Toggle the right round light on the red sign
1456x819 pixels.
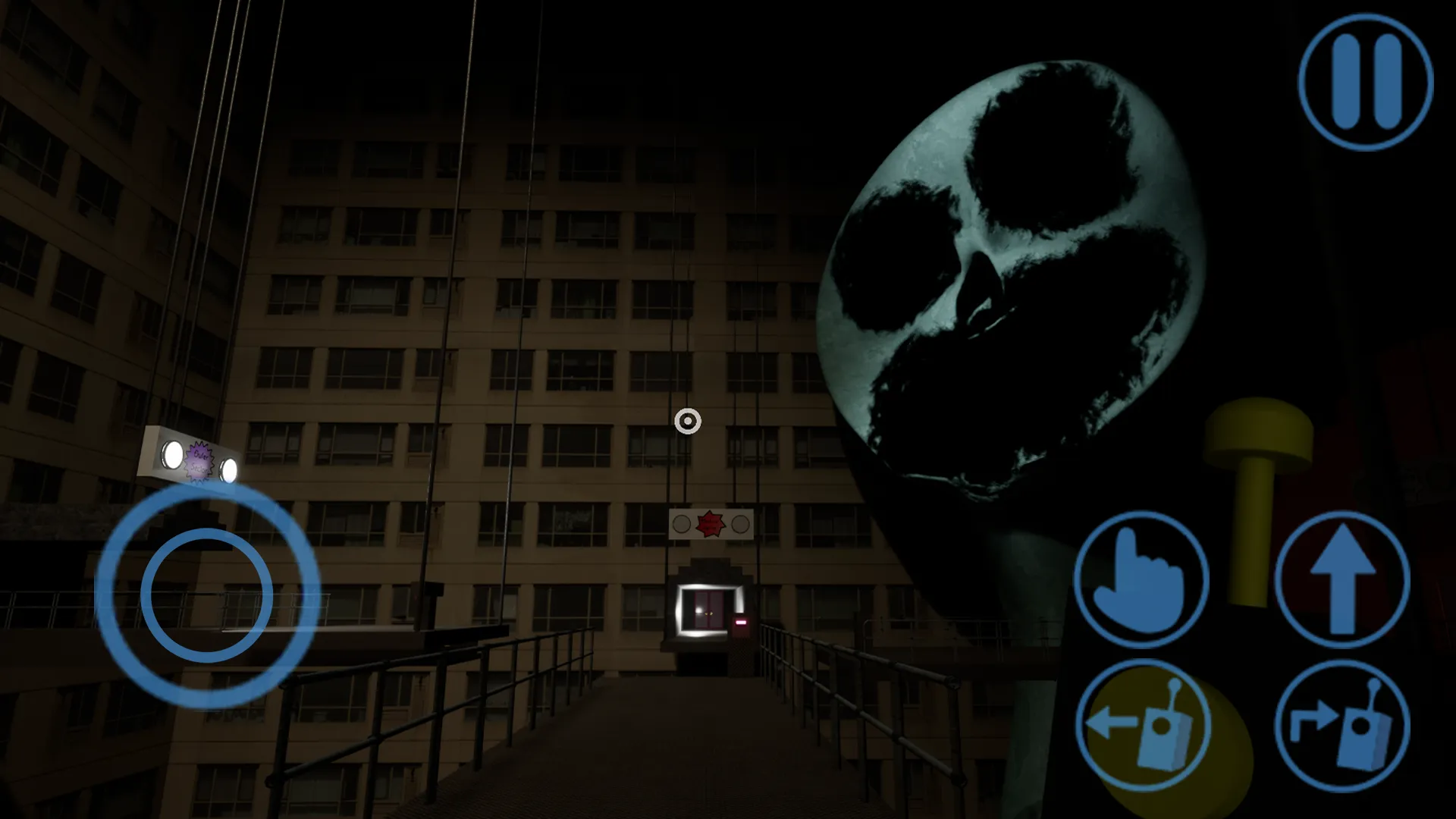coord(740,525)
